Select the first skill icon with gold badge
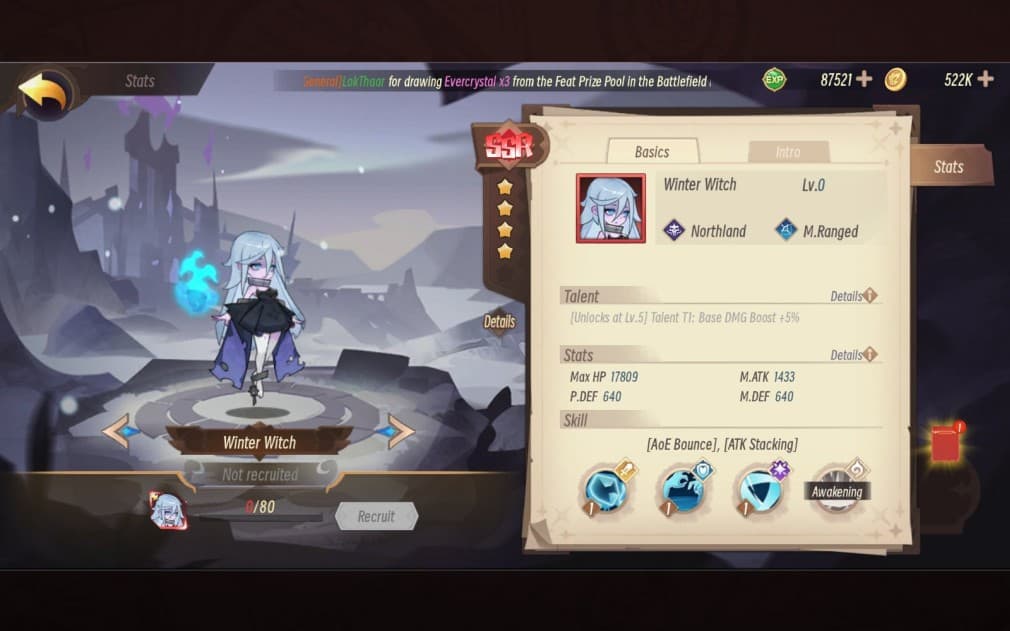 (605, 490)
